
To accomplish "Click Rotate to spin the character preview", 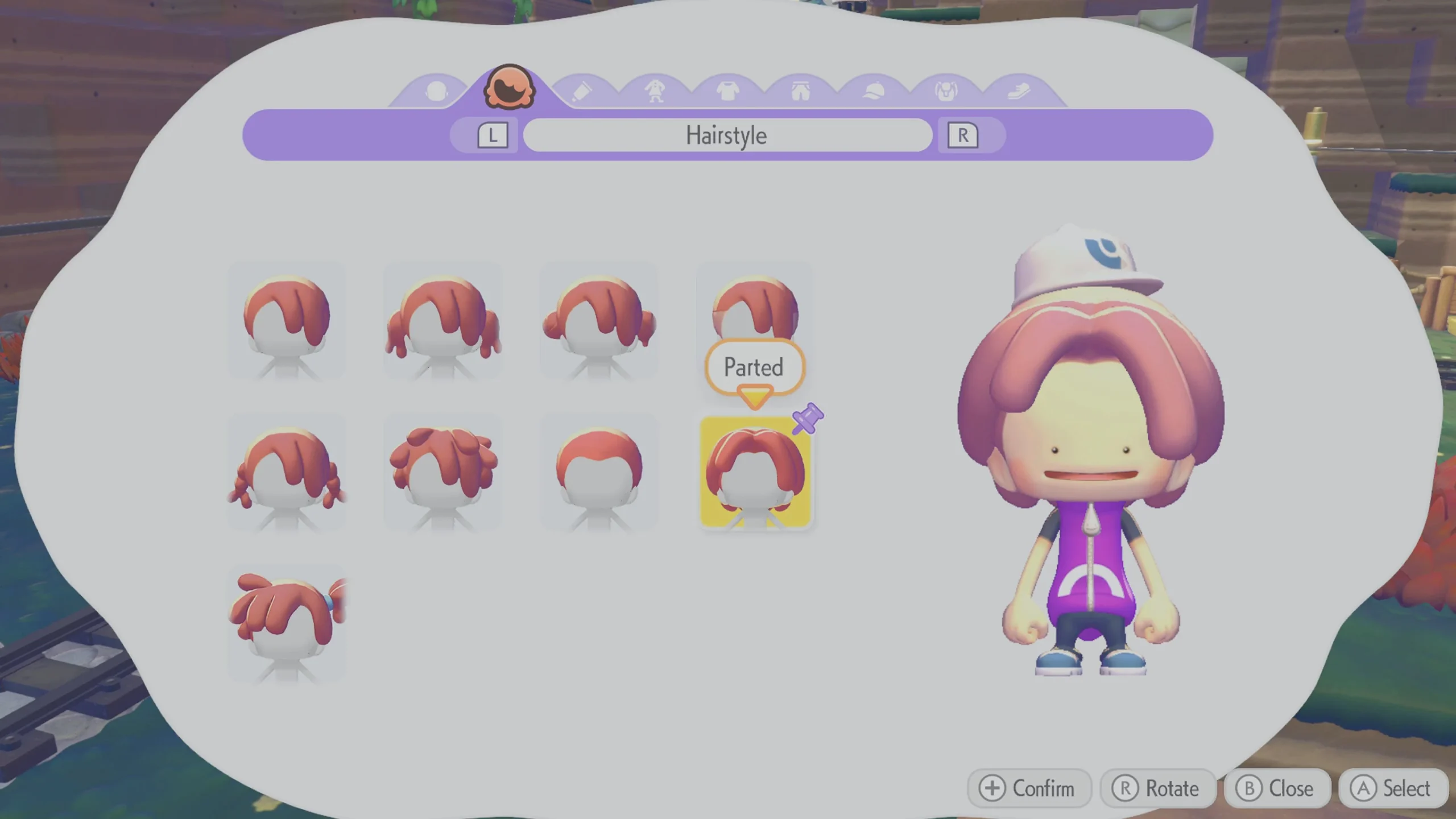I will (x=1159, y=789).
